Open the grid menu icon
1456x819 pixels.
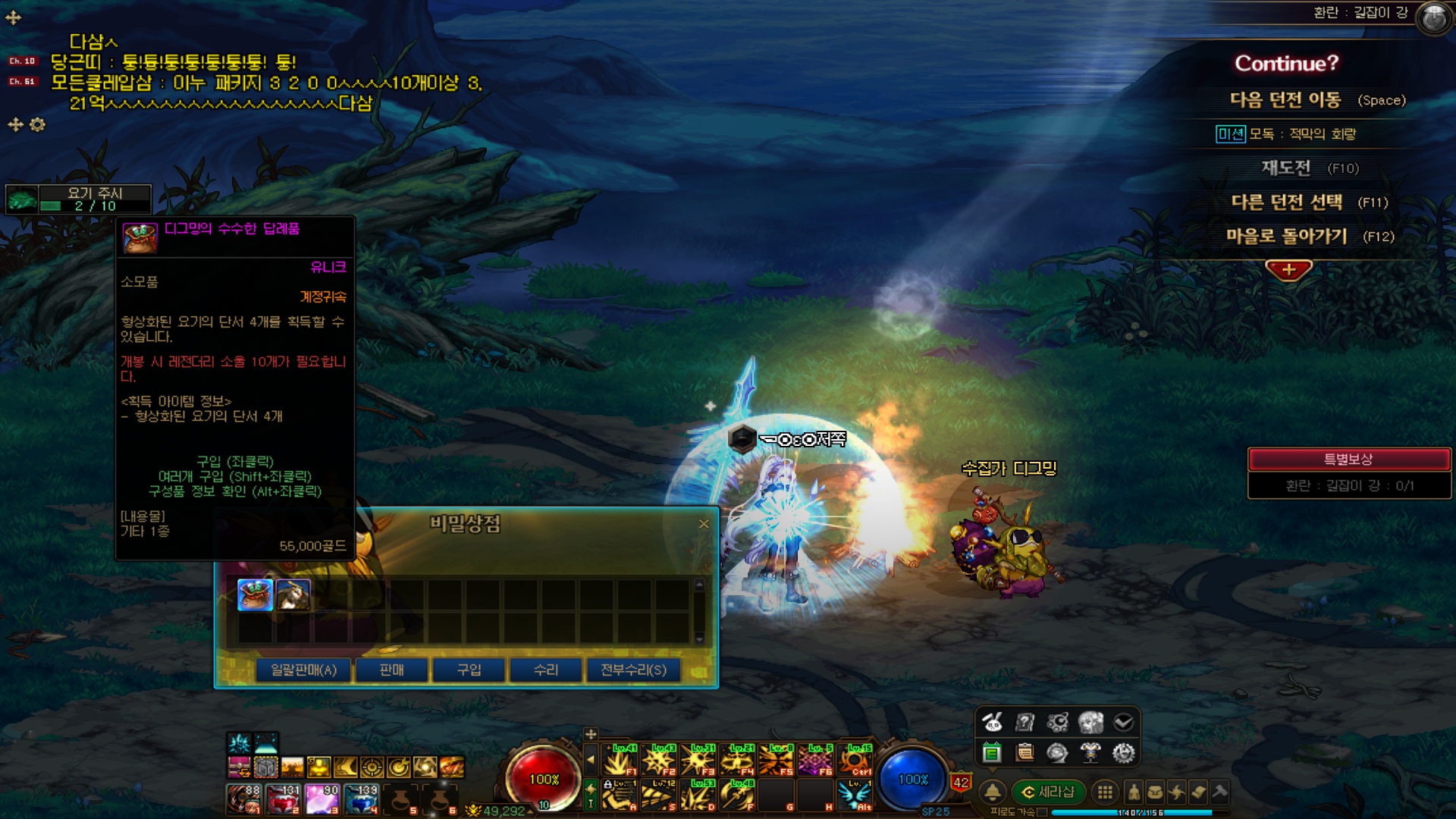pyautogui.click(x=1106, y=792)
